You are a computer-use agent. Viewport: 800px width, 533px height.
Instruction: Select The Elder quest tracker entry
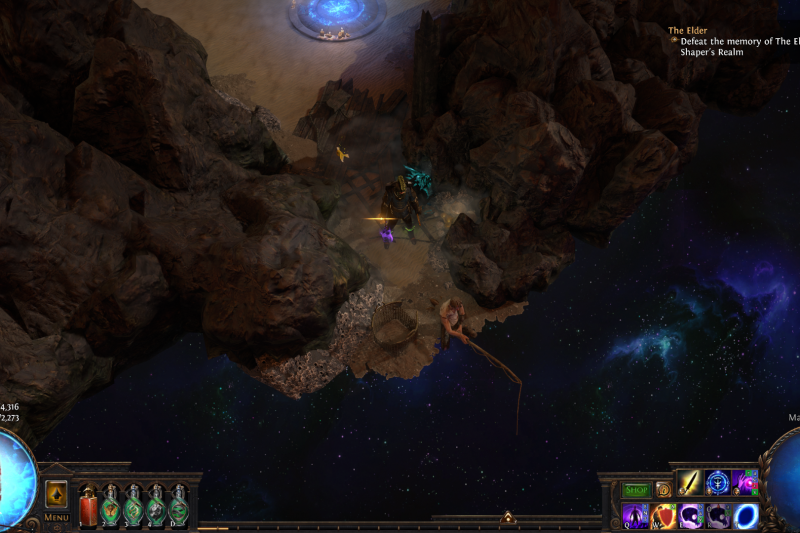tap(688, 31)
